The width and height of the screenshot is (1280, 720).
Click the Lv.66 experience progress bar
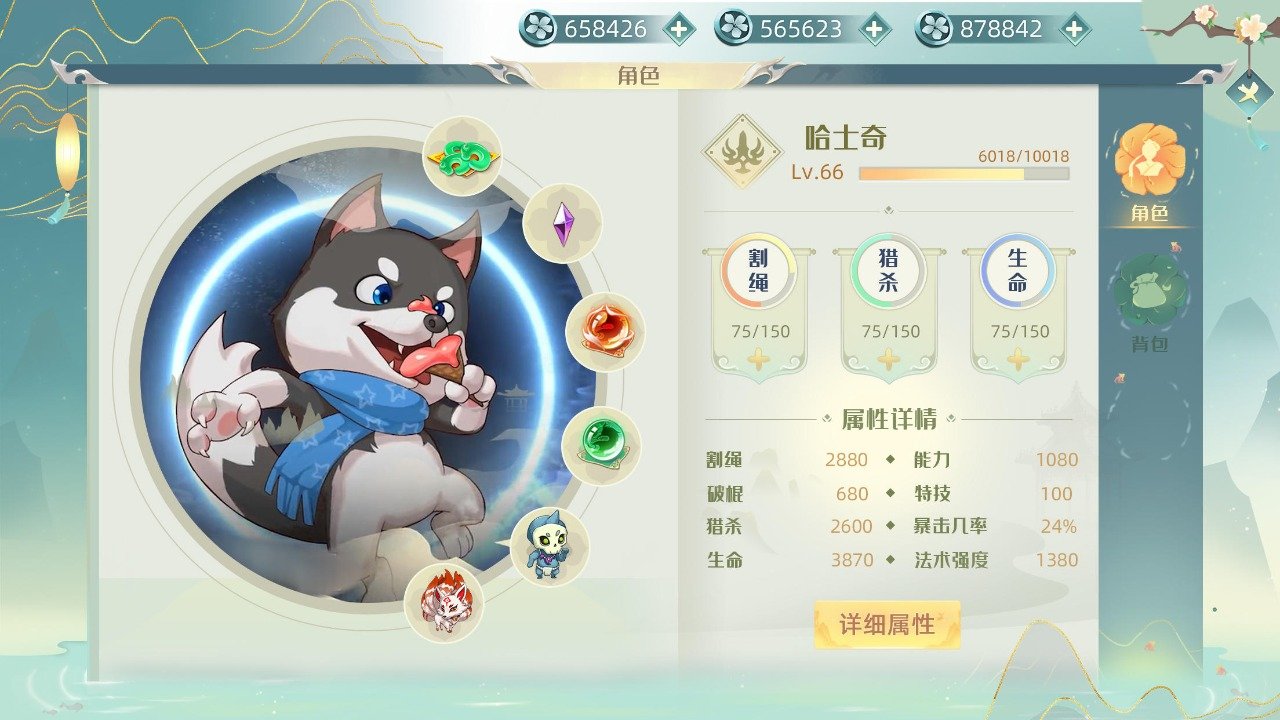click(x=950, y=175)
